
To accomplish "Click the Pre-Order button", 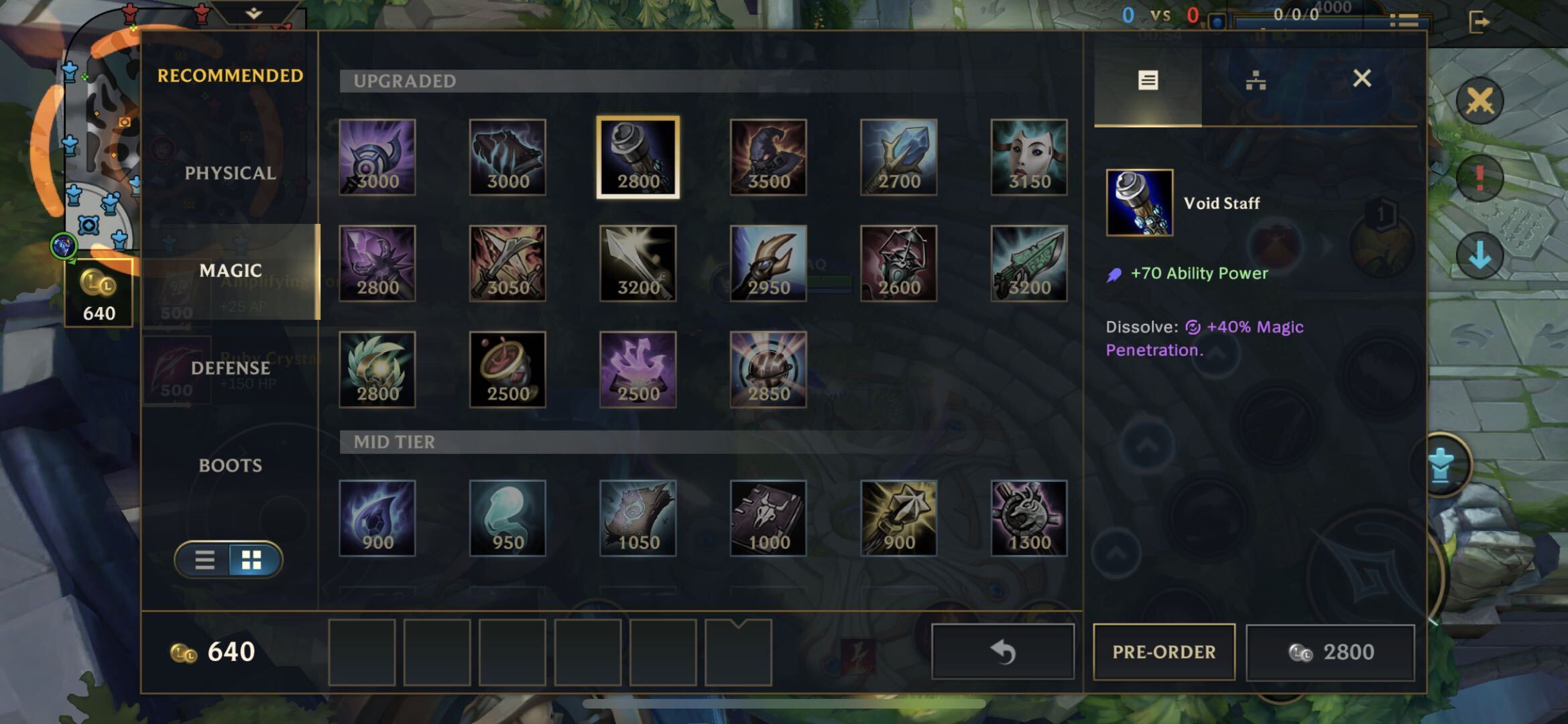I will [x=1164, y=652].
